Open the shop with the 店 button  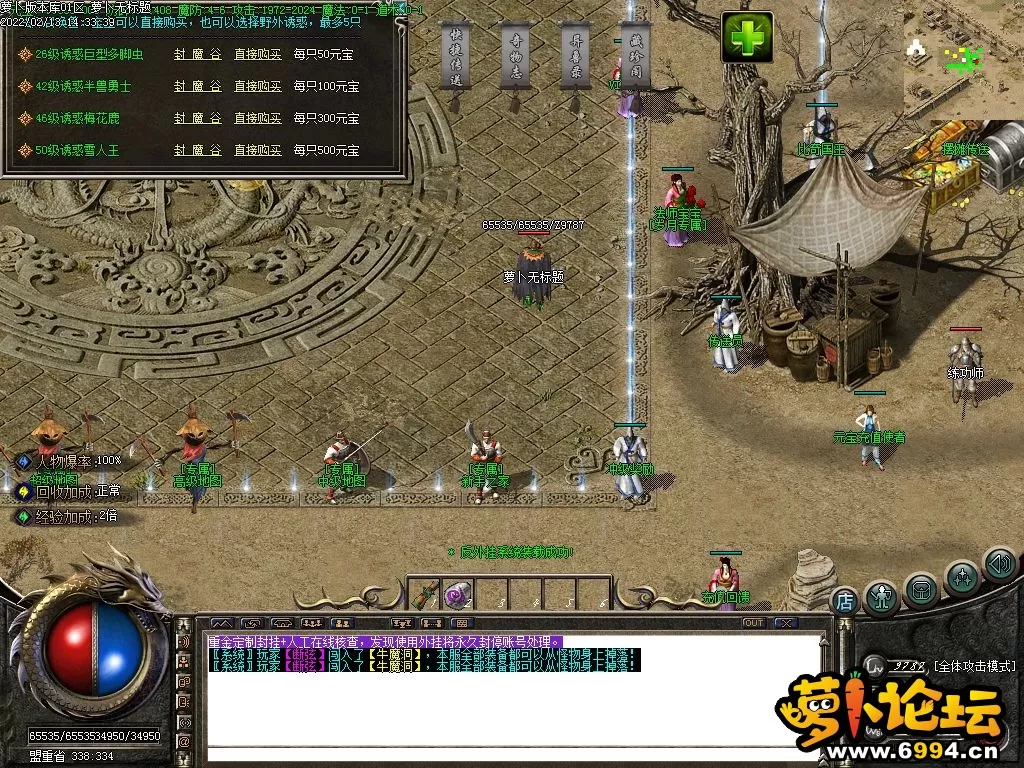[845, 601]
